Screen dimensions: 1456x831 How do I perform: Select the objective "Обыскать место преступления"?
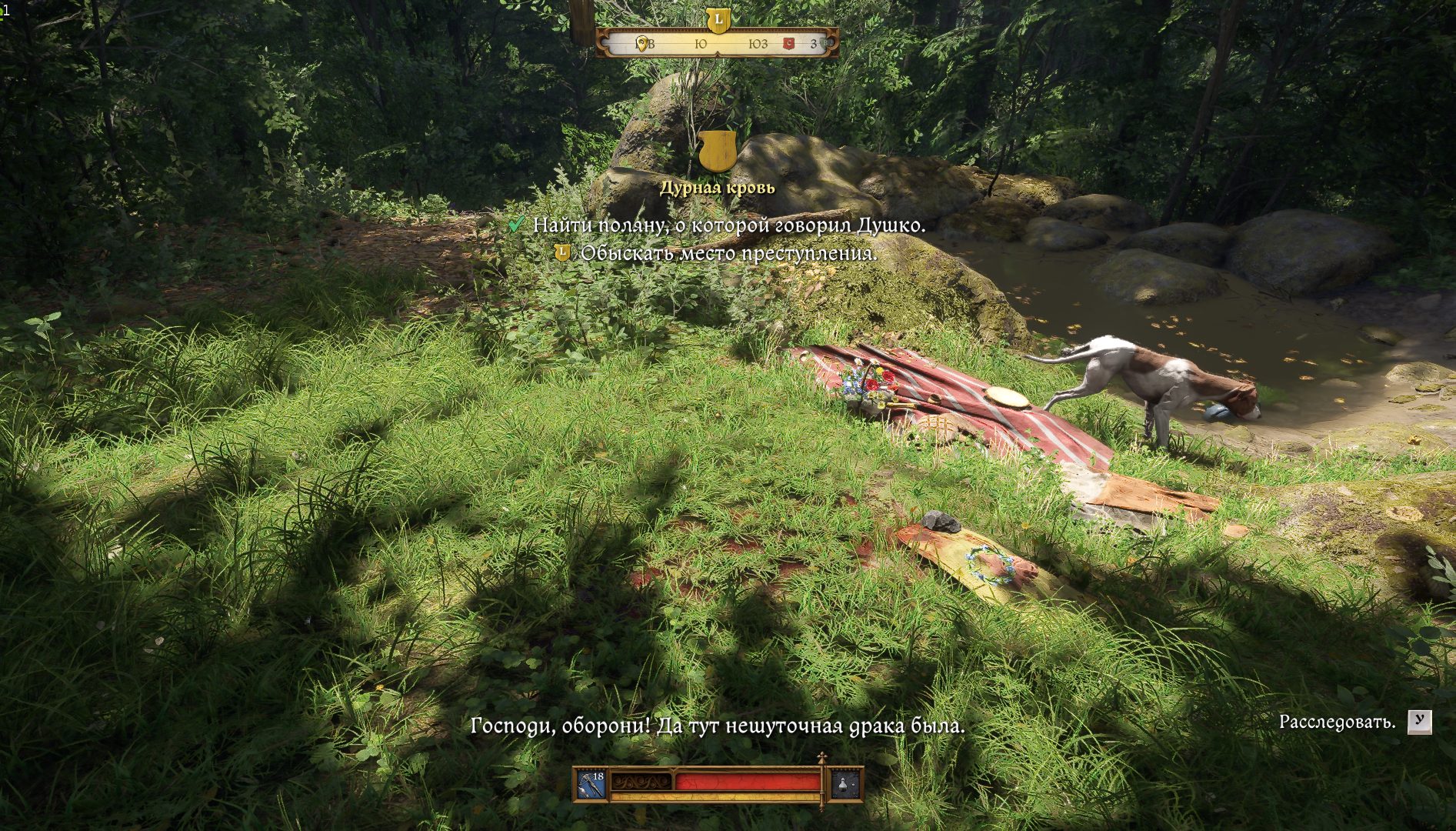(728, 253)
